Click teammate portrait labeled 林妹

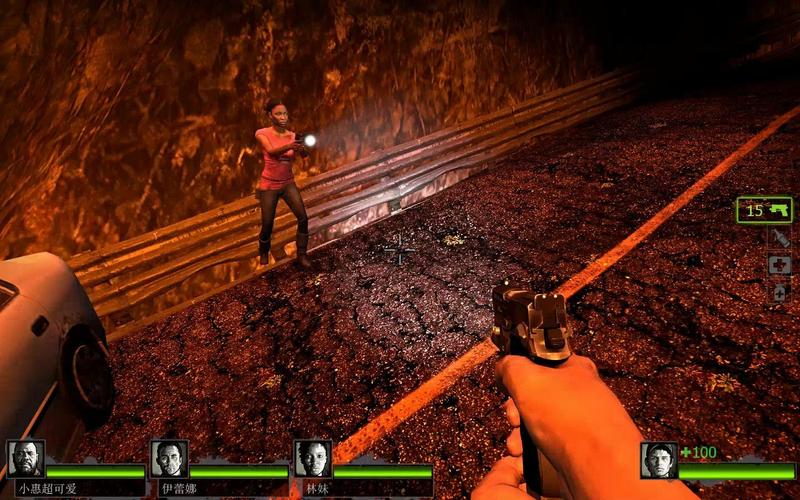(x=313, y=459)
